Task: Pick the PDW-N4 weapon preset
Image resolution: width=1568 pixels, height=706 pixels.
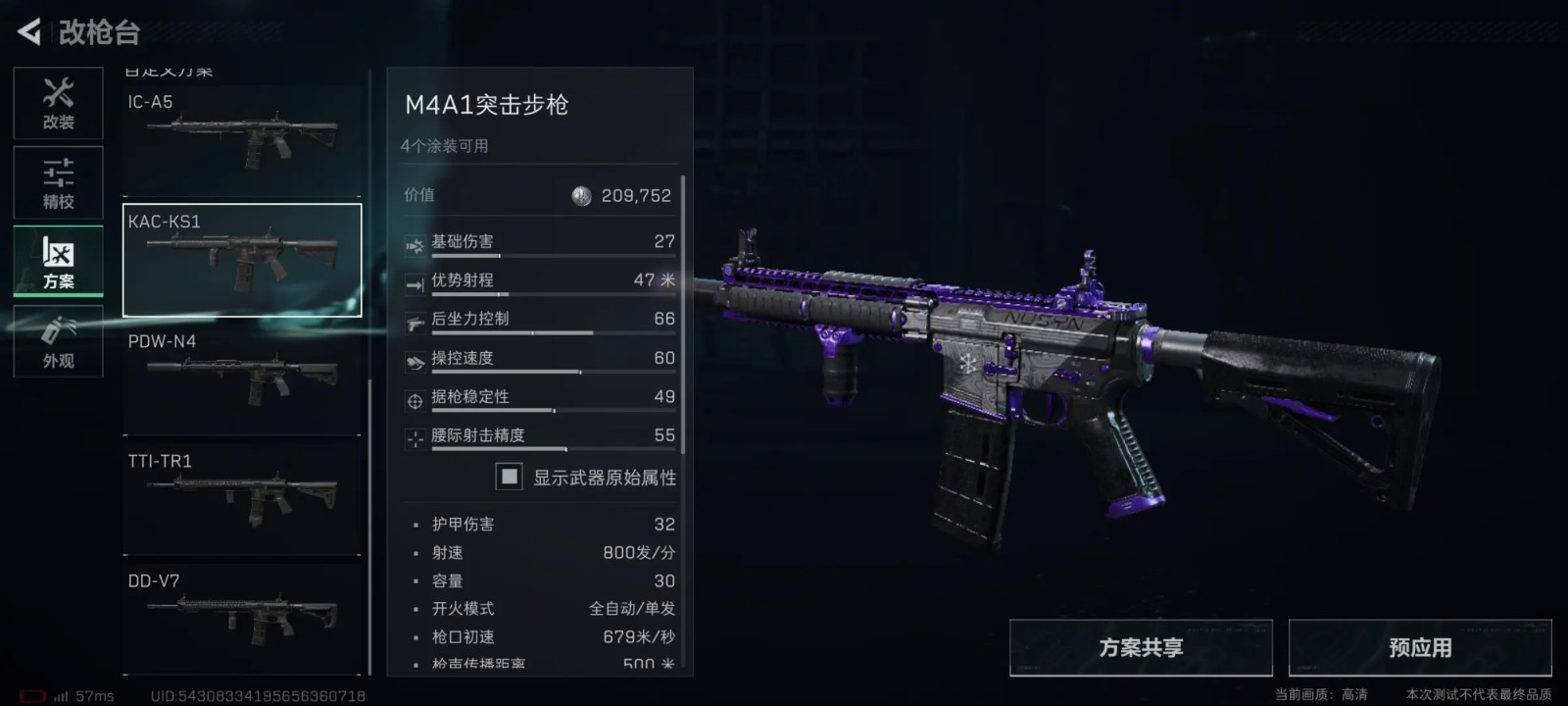Action: (x=242, y=380)
